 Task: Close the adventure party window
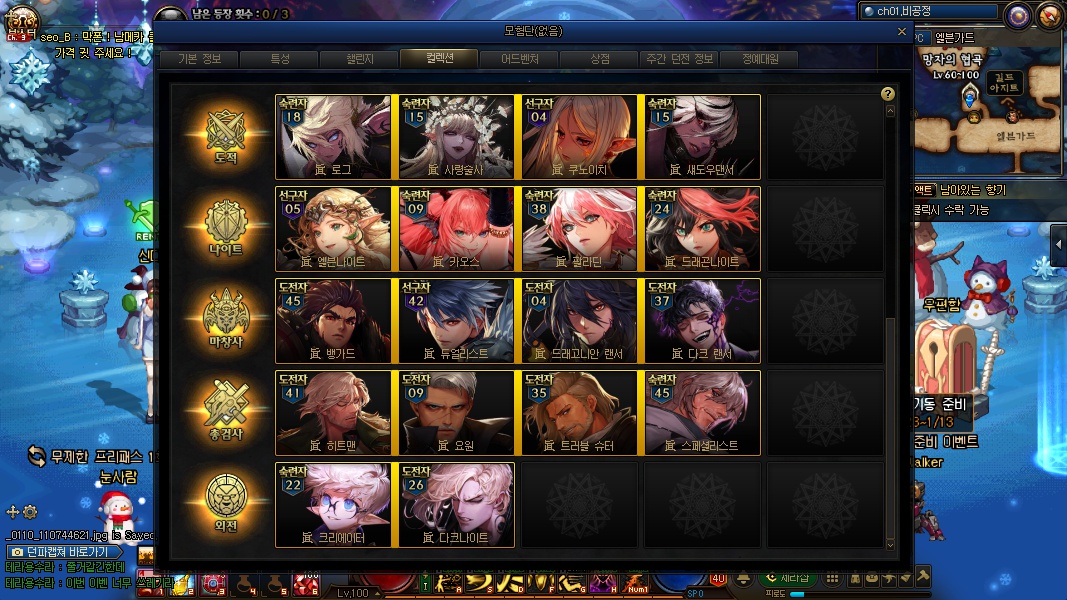902,31
